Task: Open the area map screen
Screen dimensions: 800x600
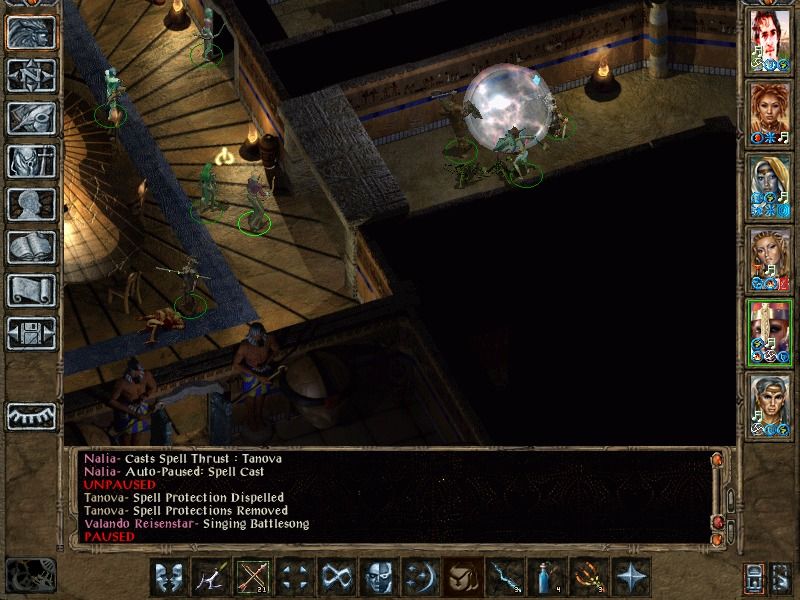Action: 31,74
